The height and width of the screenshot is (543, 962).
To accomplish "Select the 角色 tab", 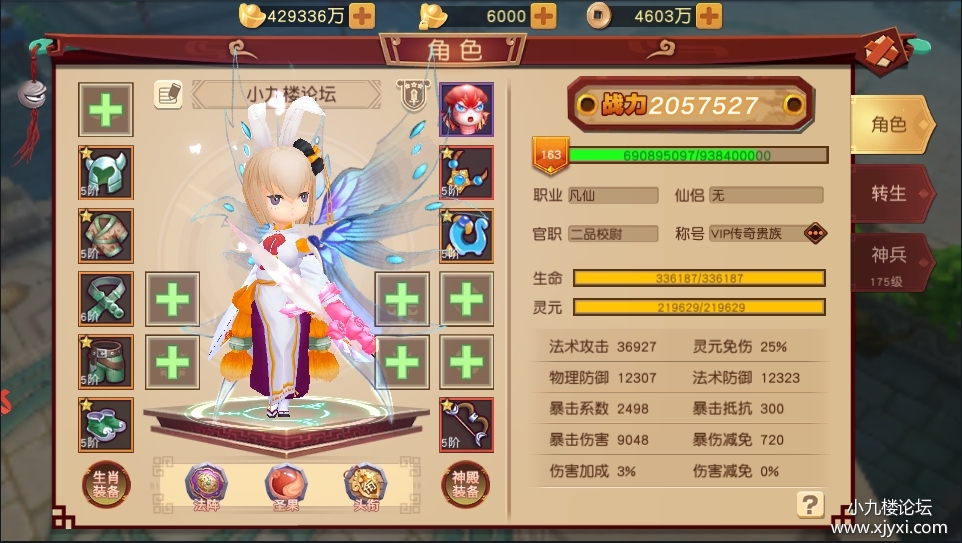I will 888,124.
